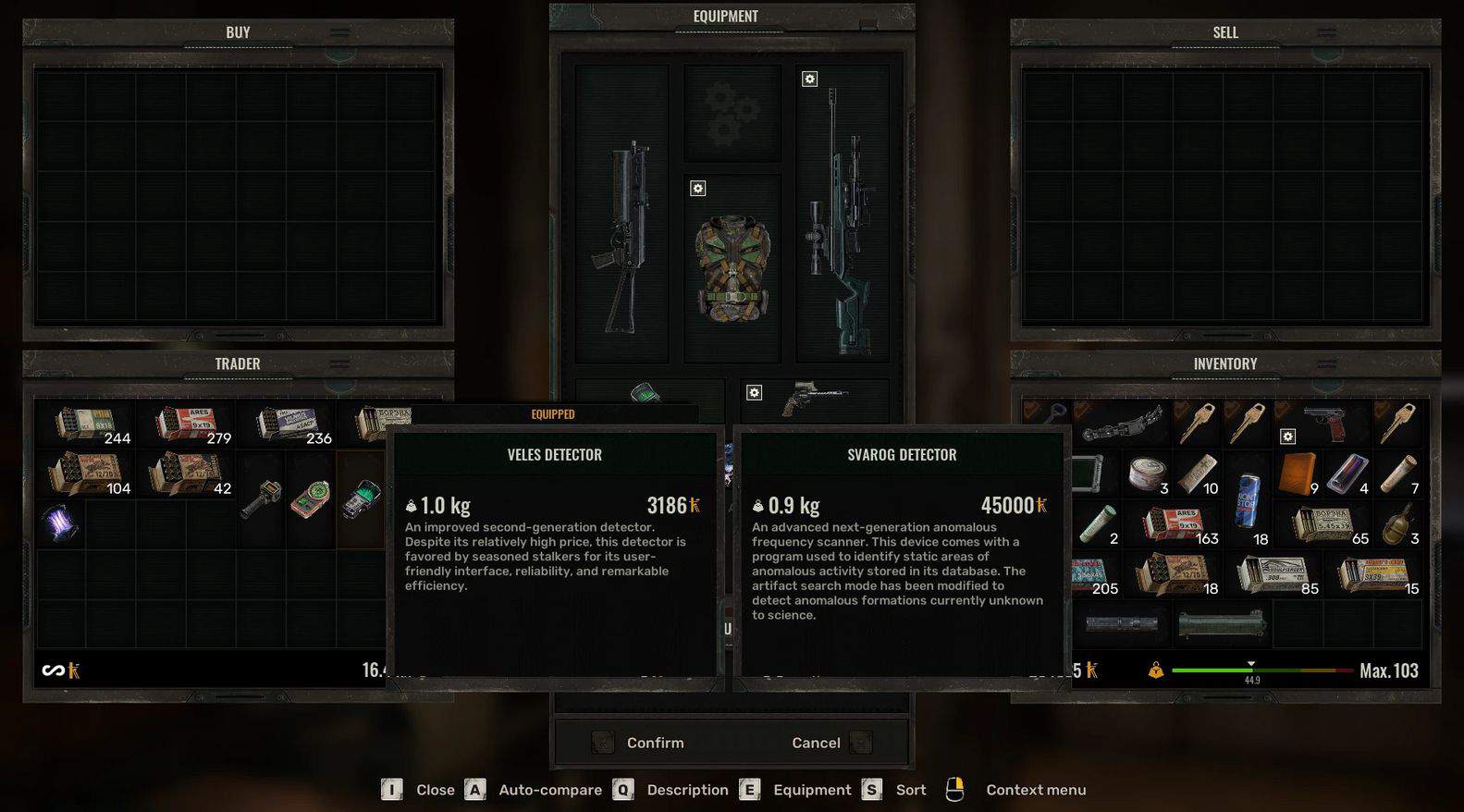Cancel the trade
This screenshot has width=1464, height=812.
pyautogui.click(x=816, y=743)
